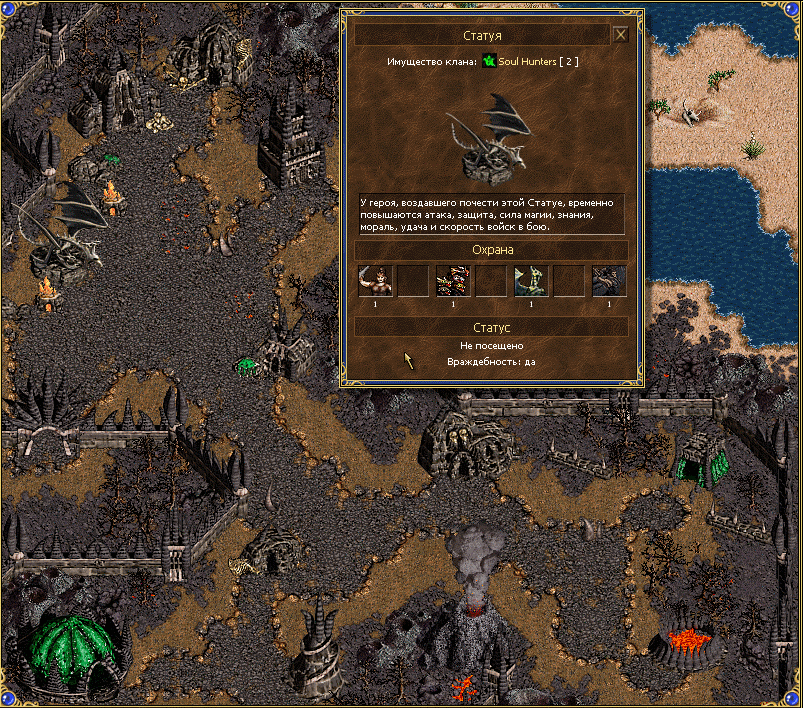Select the dark hooded archer guard slot
The width and height of the screenshot is (803, 708).
pos(608,281)
